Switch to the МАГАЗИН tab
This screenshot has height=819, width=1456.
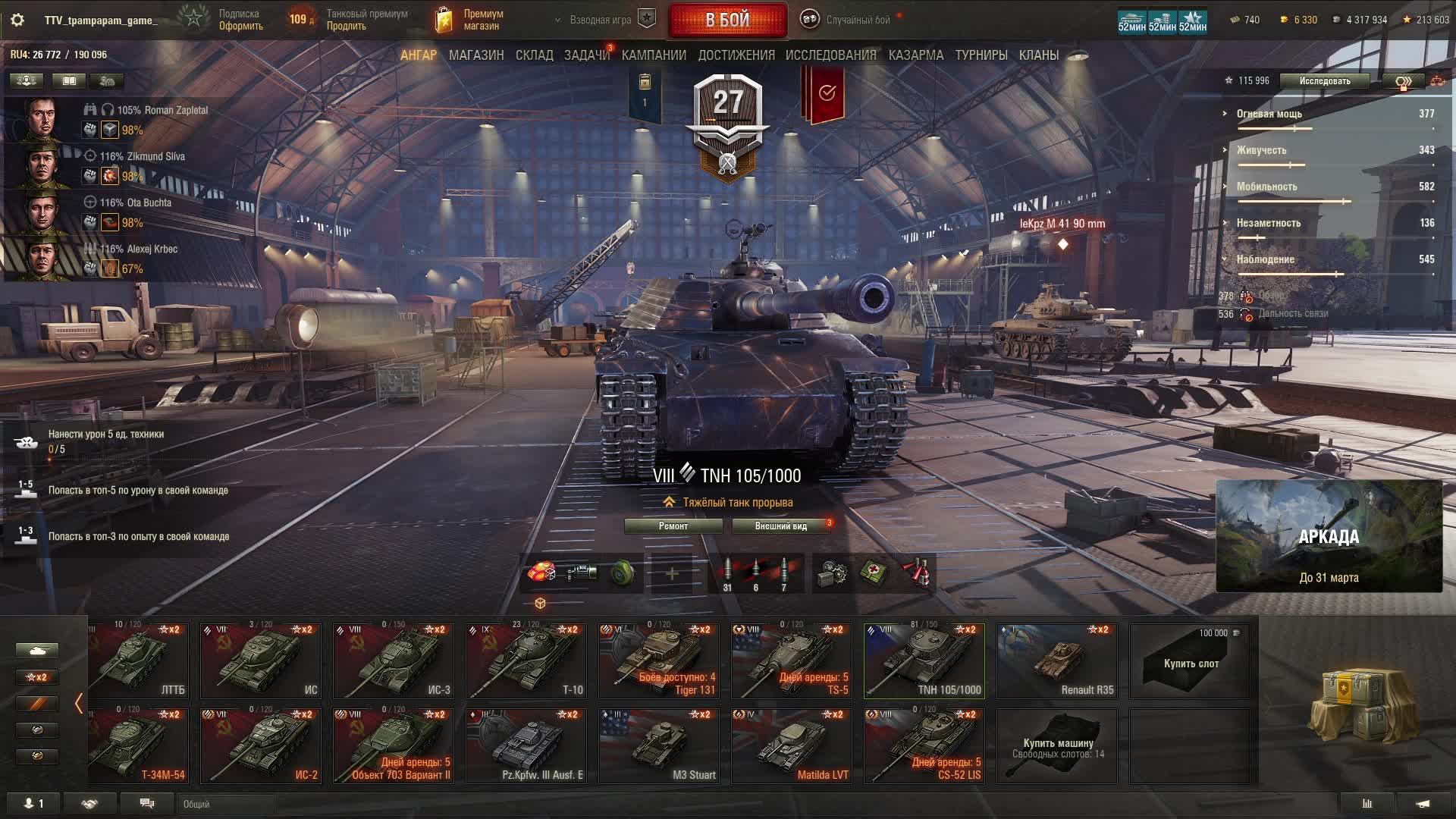pyautogui.click(x=475, y=55)
